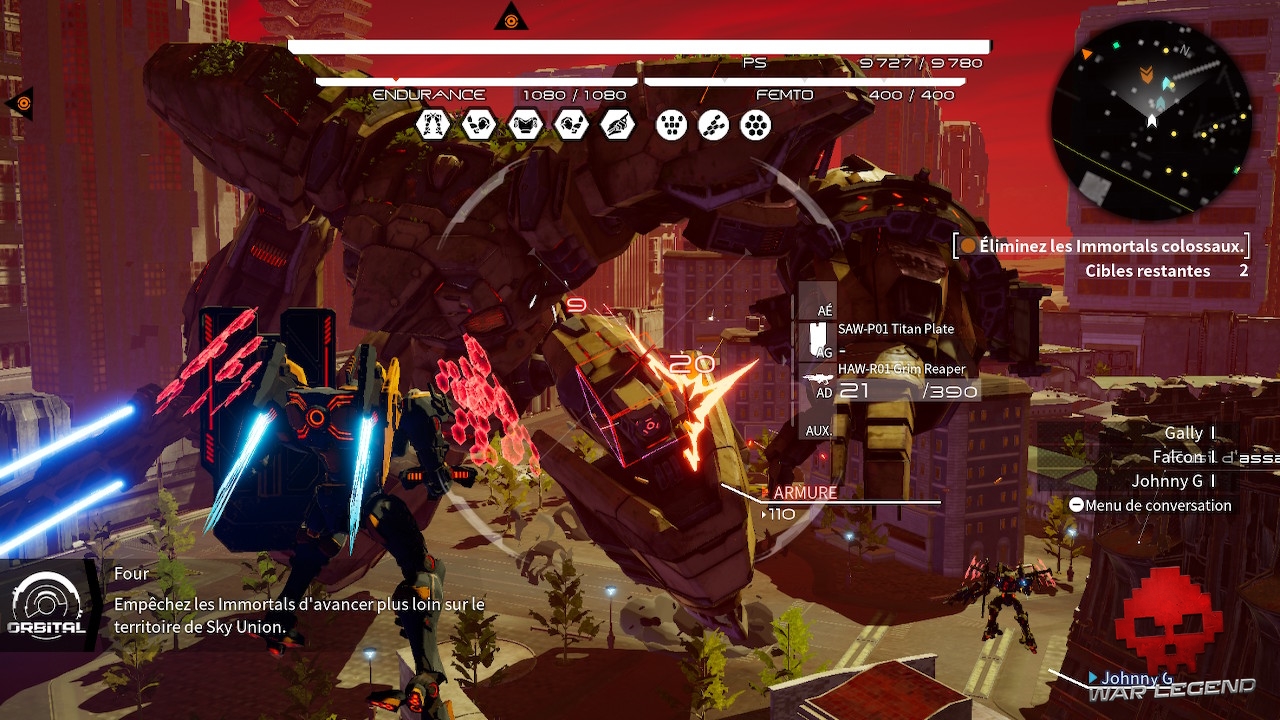1280x720 pixels.
Task: Select the mech torso hexagon icon
Action: [525, 125]
